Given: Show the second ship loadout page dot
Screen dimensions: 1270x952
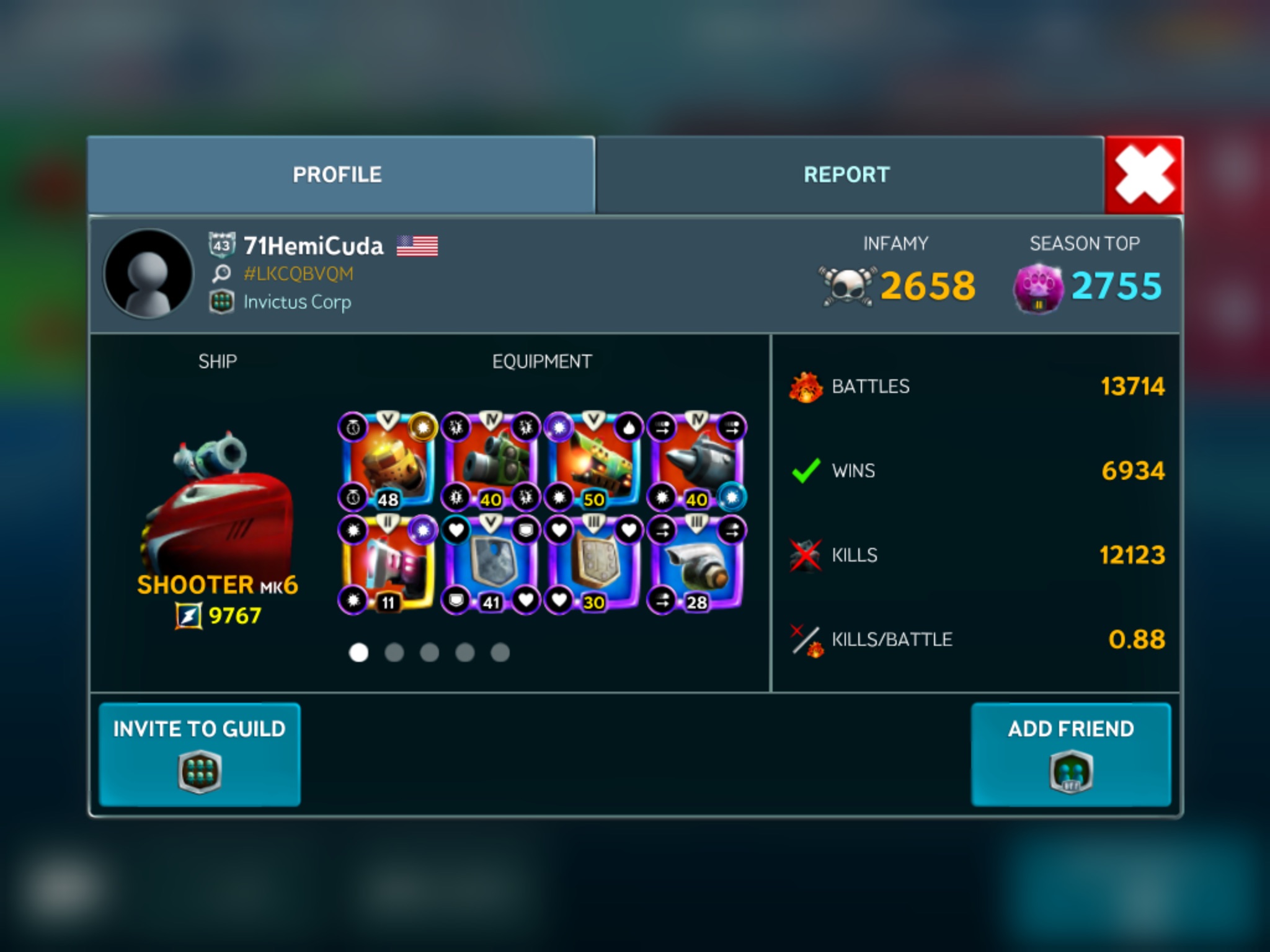Looking at the screenshot, I should pos(394,653).
